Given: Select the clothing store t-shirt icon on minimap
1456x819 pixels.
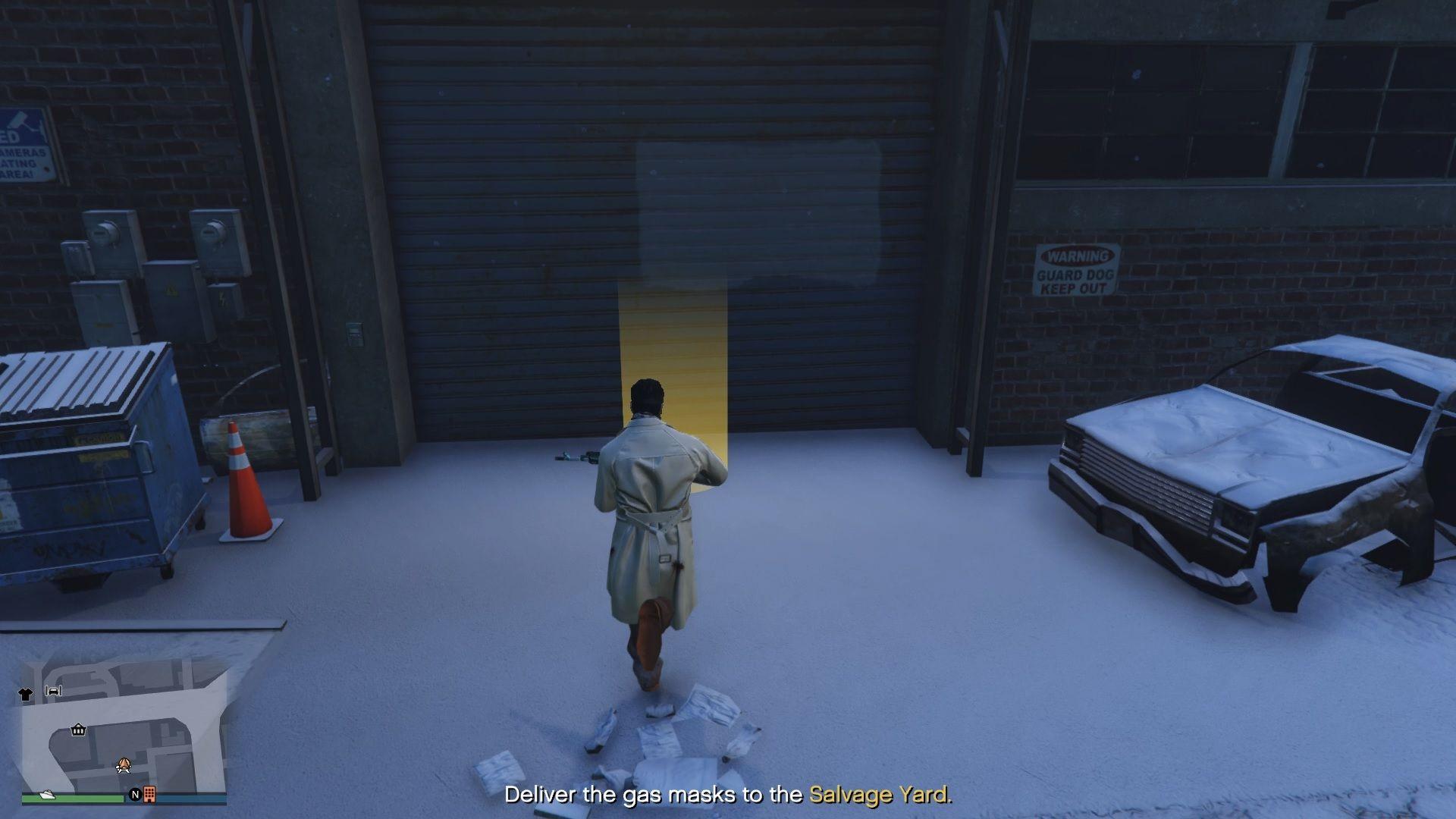Looking at the screenshot, I should (x=26, y=694).
